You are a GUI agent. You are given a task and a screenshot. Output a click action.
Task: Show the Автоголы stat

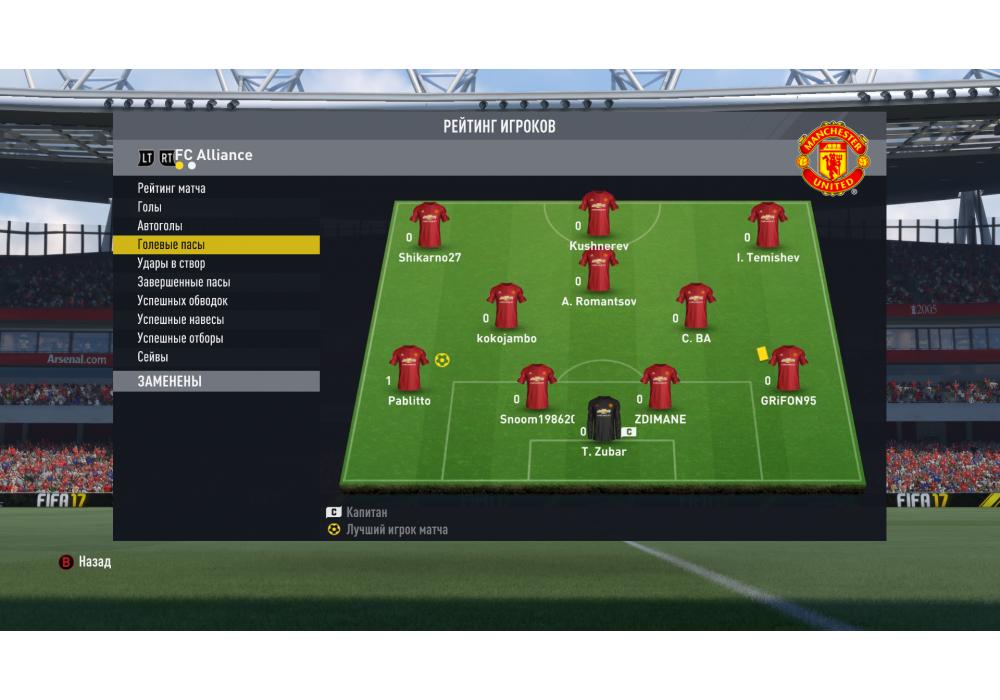pyautogui.click(x=160, y=226)
